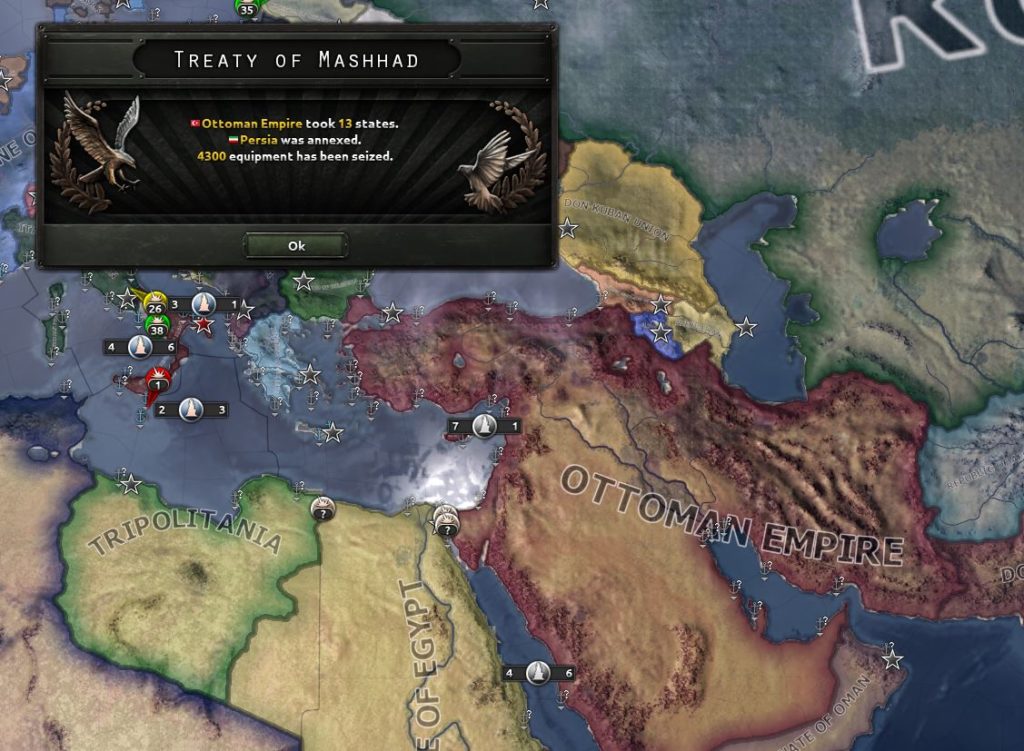Select the fleet counter showing 7 and 1
The image size is (1024, 751).
tap(484, 426)
